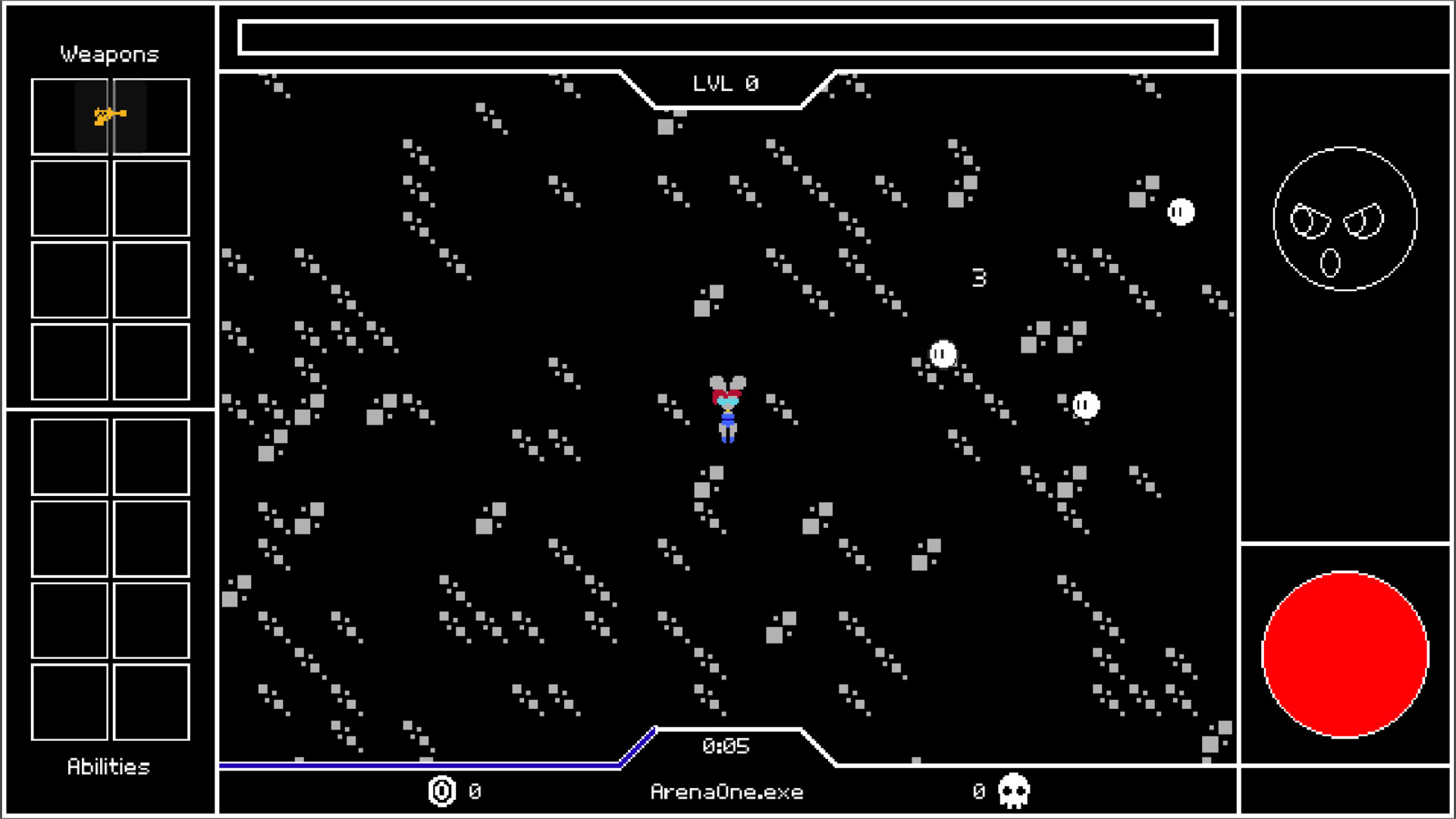Screen dimensions: 1456x819
Task: Expand the Weapons panel header
Action: coord(108,53)
